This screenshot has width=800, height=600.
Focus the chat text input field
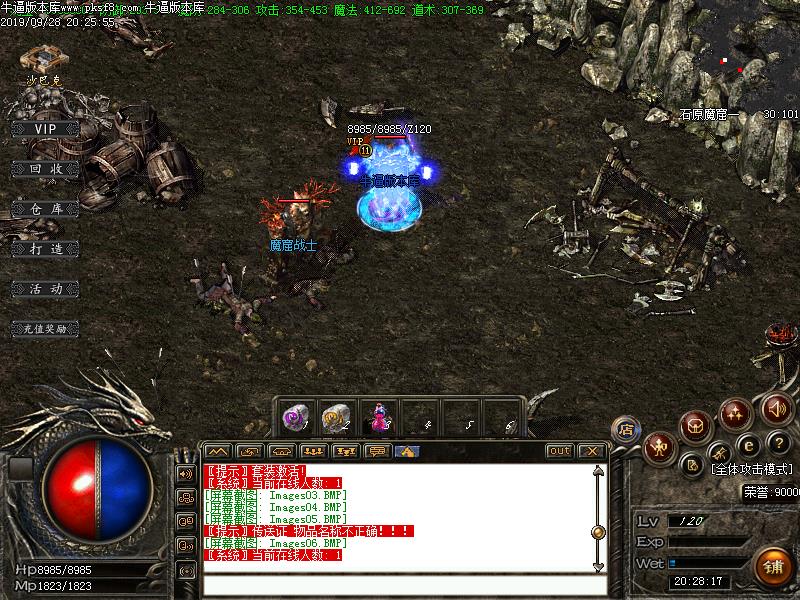coord(400,586)
